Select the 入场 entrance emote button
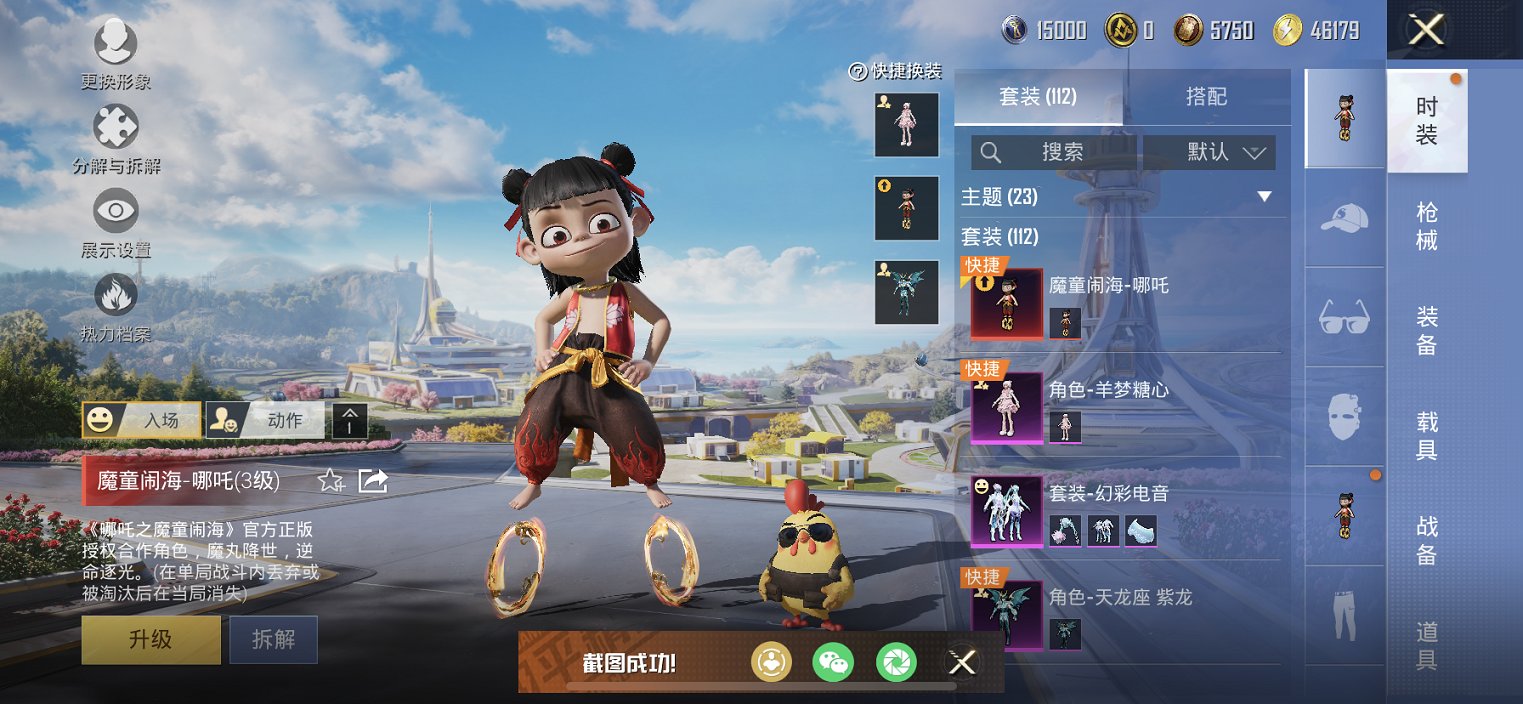The width and height of the screenshot is (1523, 704). 141,420
